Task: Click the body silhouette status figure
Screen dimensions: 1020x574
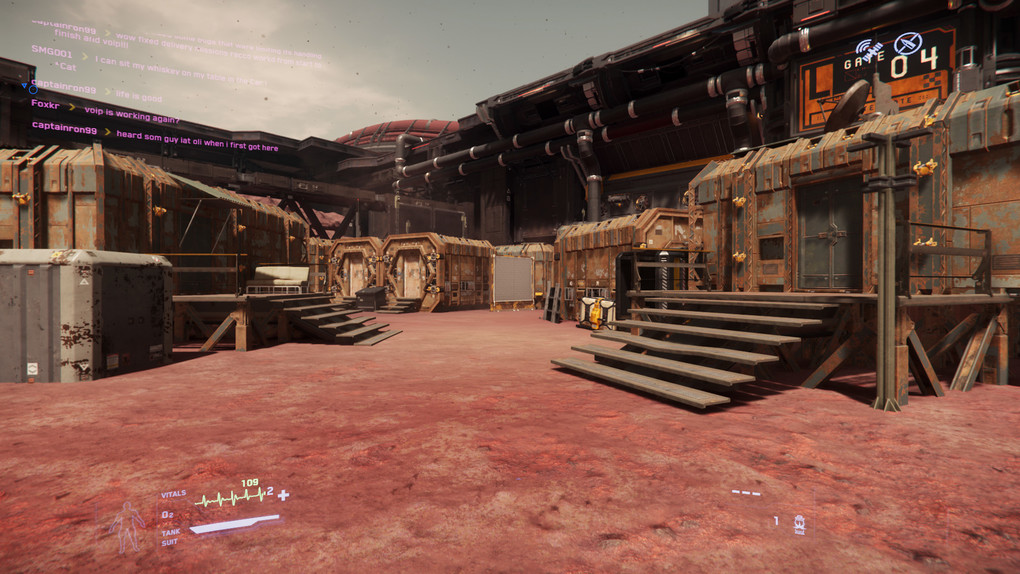Action: click(x=127, y=526)
